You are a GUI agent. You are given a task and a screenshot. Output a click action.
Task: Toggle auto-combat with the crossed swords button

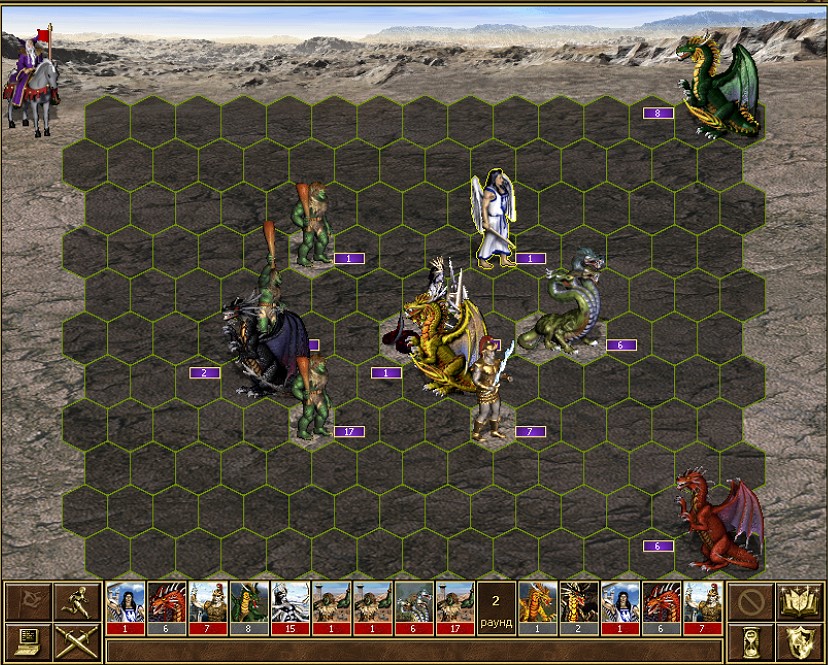pyautogui.click(x=76, y=641)
